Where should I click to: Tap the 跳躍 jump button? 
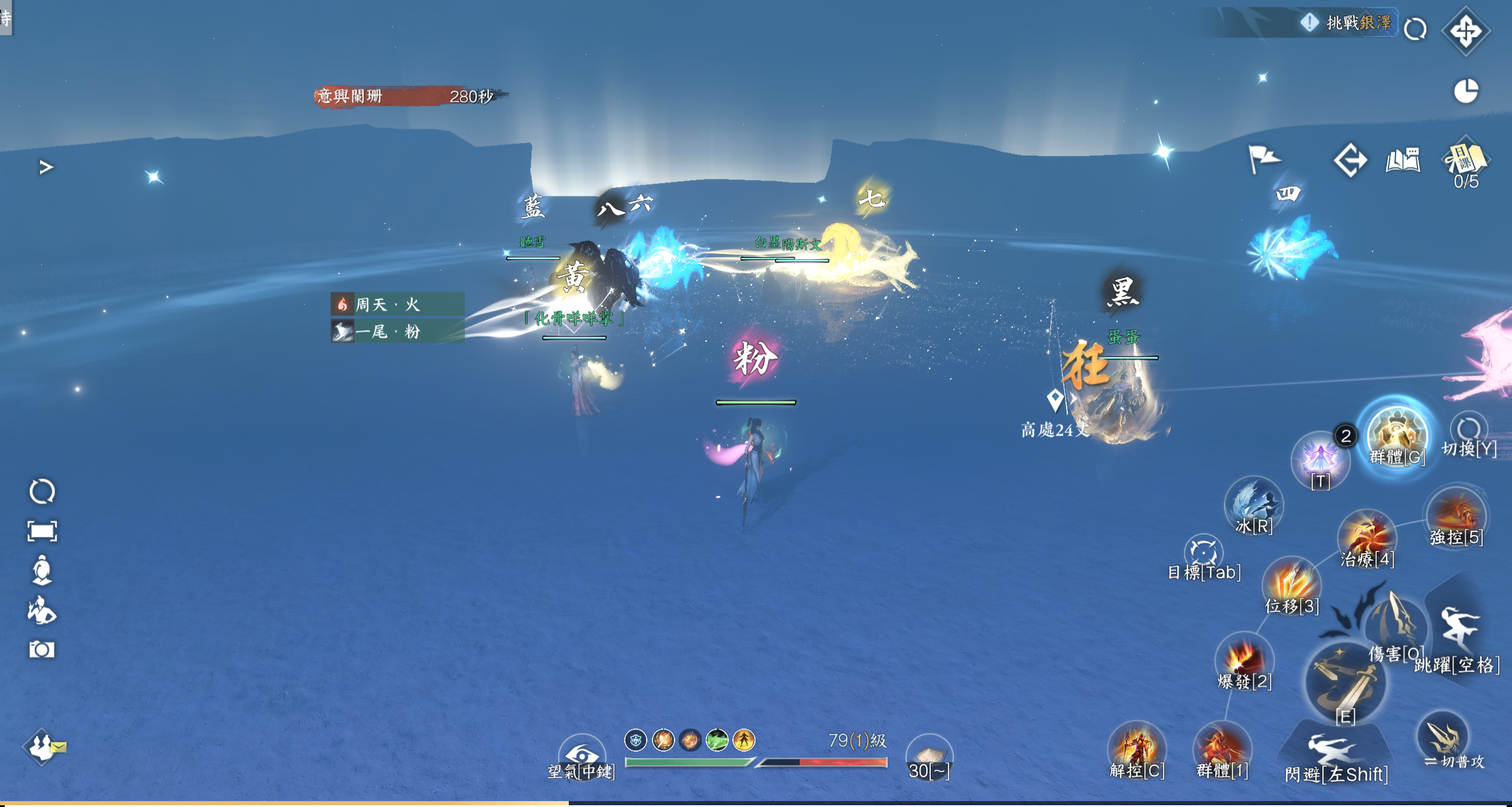(x=1459, y=632)
